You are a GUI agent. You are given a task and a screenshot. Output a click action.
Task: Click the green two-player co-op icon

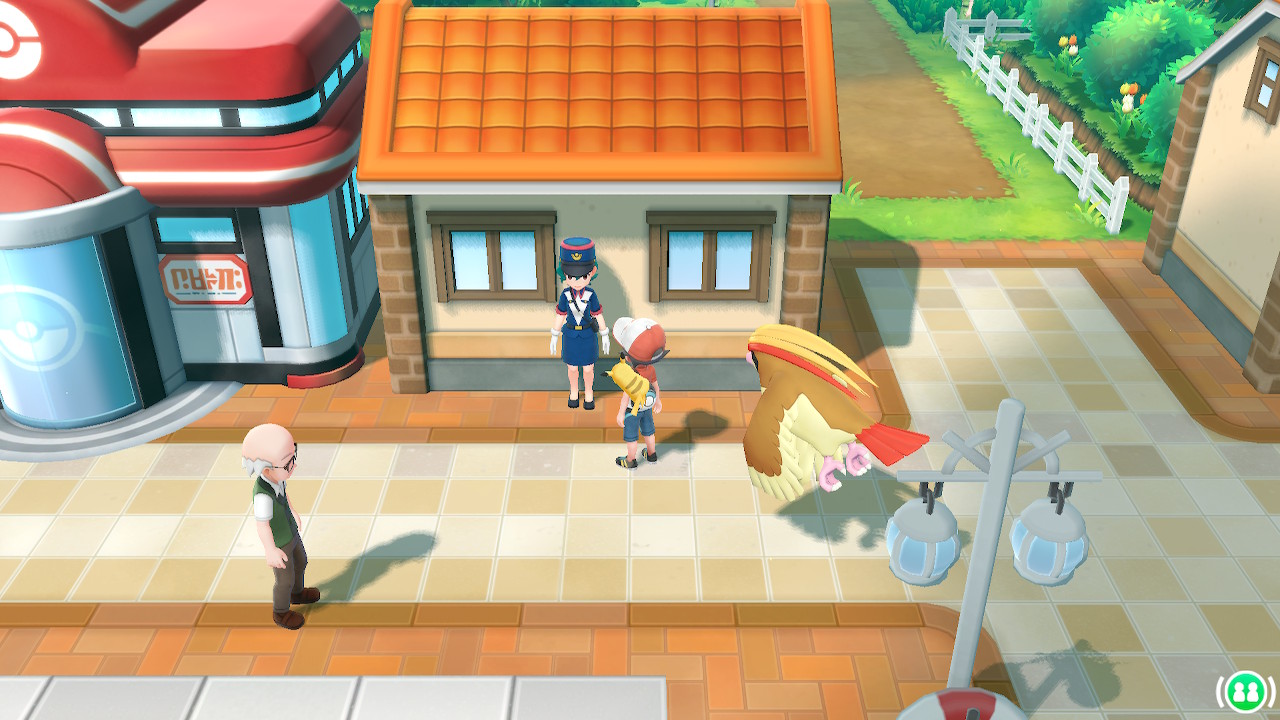[x=1244, y=690]
